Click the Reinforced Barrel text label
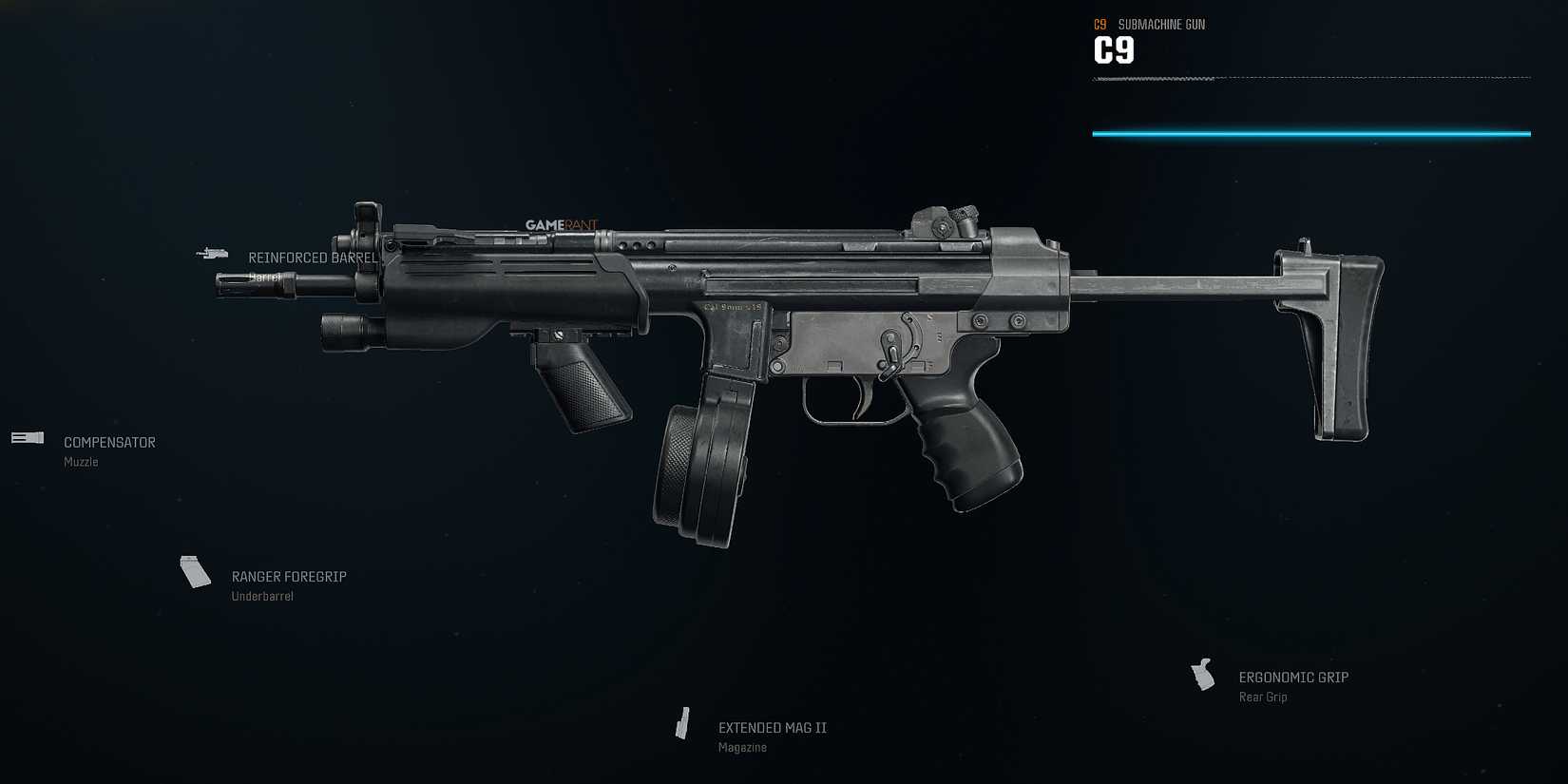This screenshot has width=1568, height=784. point(314,257)
